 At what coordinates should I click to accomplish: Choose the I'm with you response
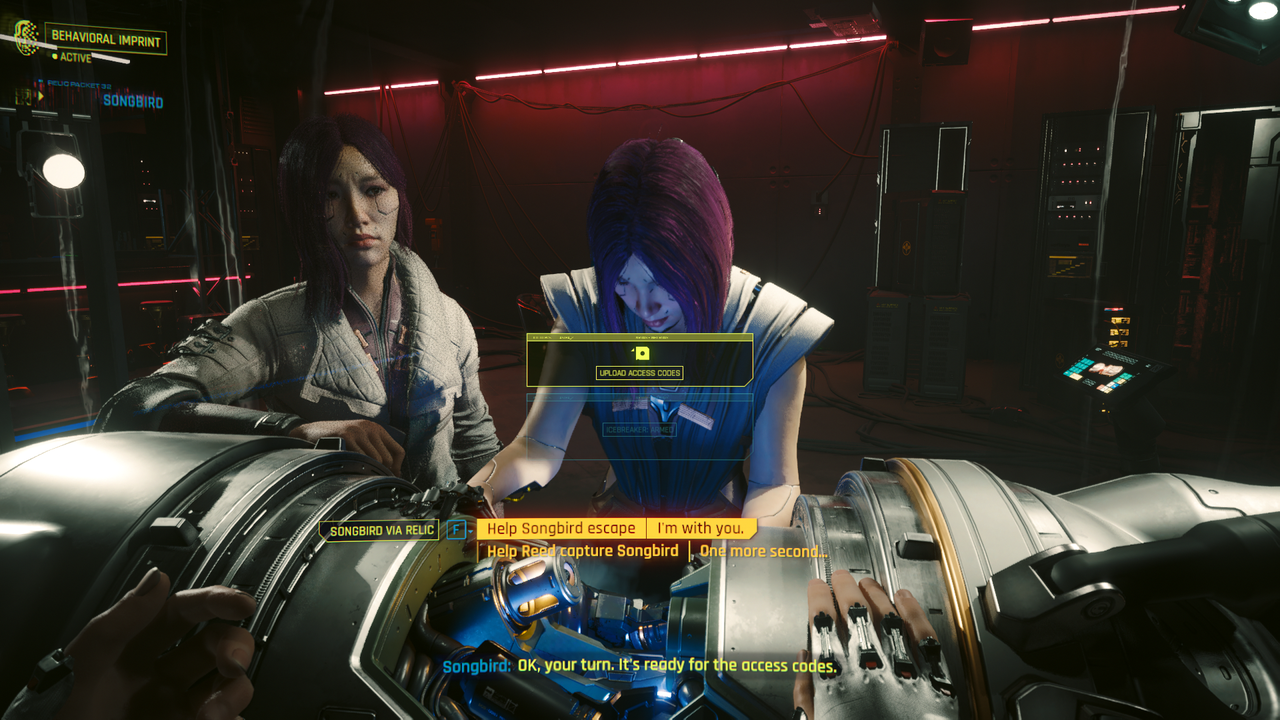pyautogui.click(x=702, y=527)
